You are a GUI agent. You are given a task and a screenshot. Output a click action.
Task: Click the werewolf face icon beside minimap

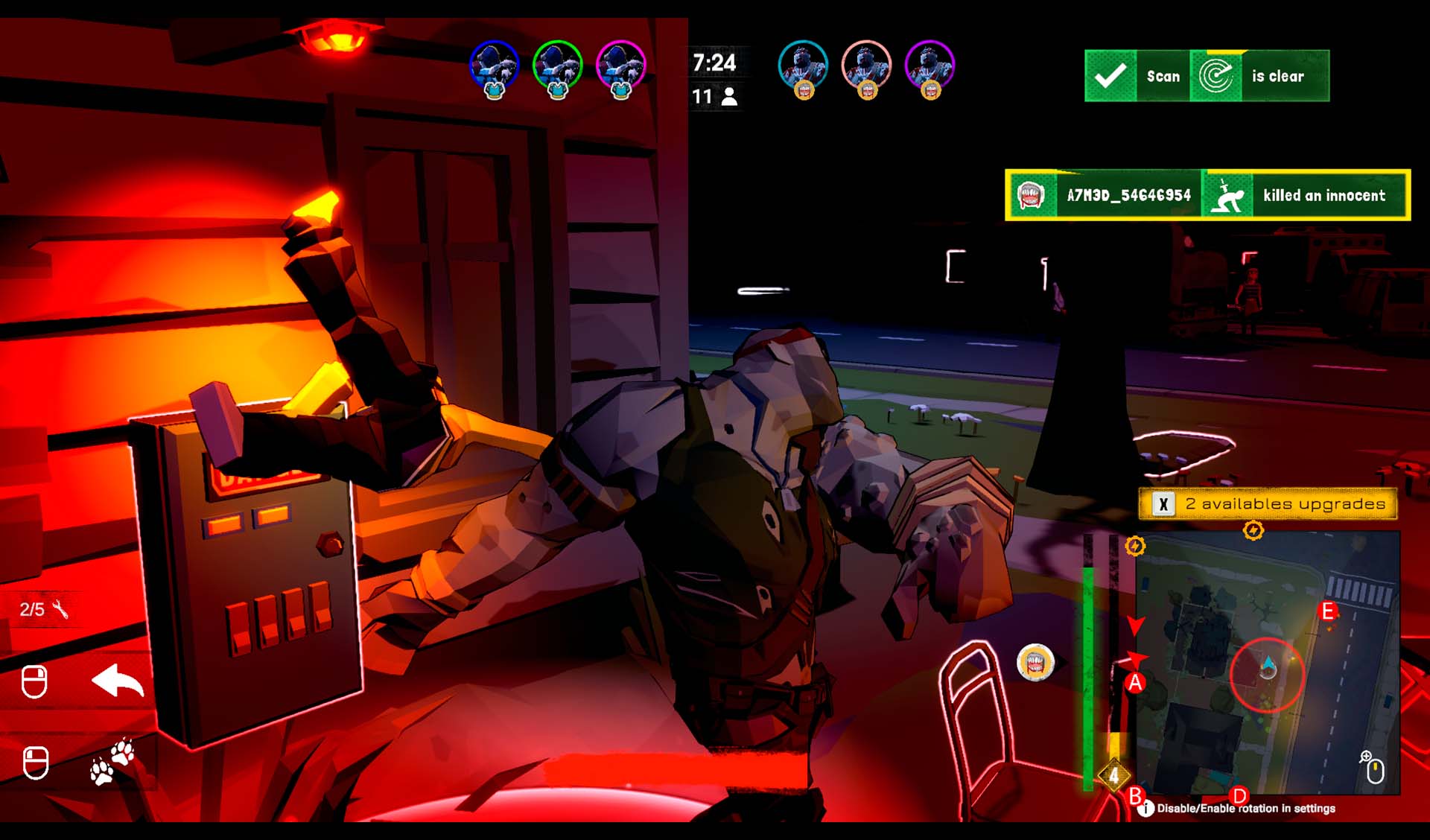(1035, 662)
